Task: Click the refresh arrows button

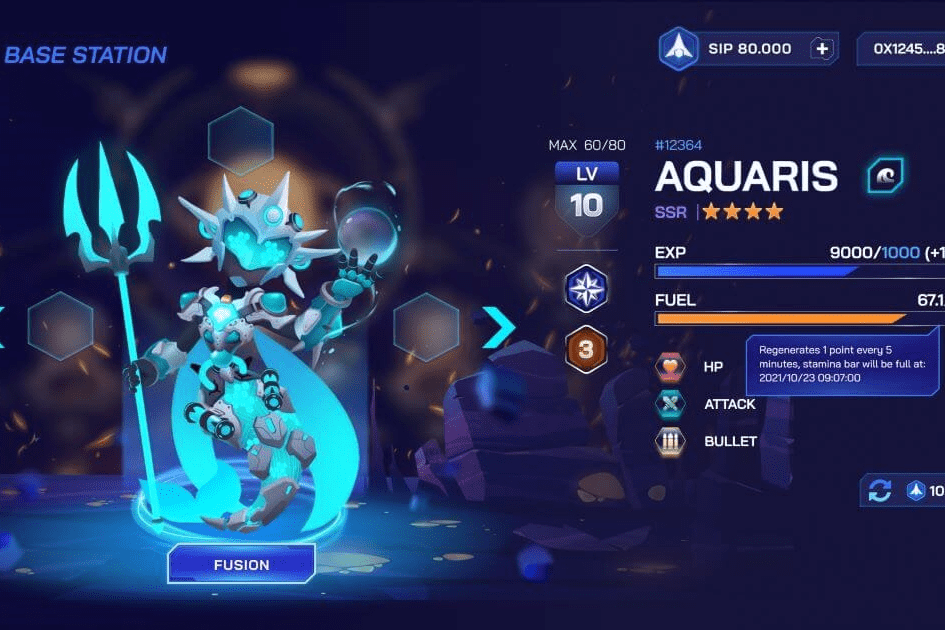Action: pos(880,491)
